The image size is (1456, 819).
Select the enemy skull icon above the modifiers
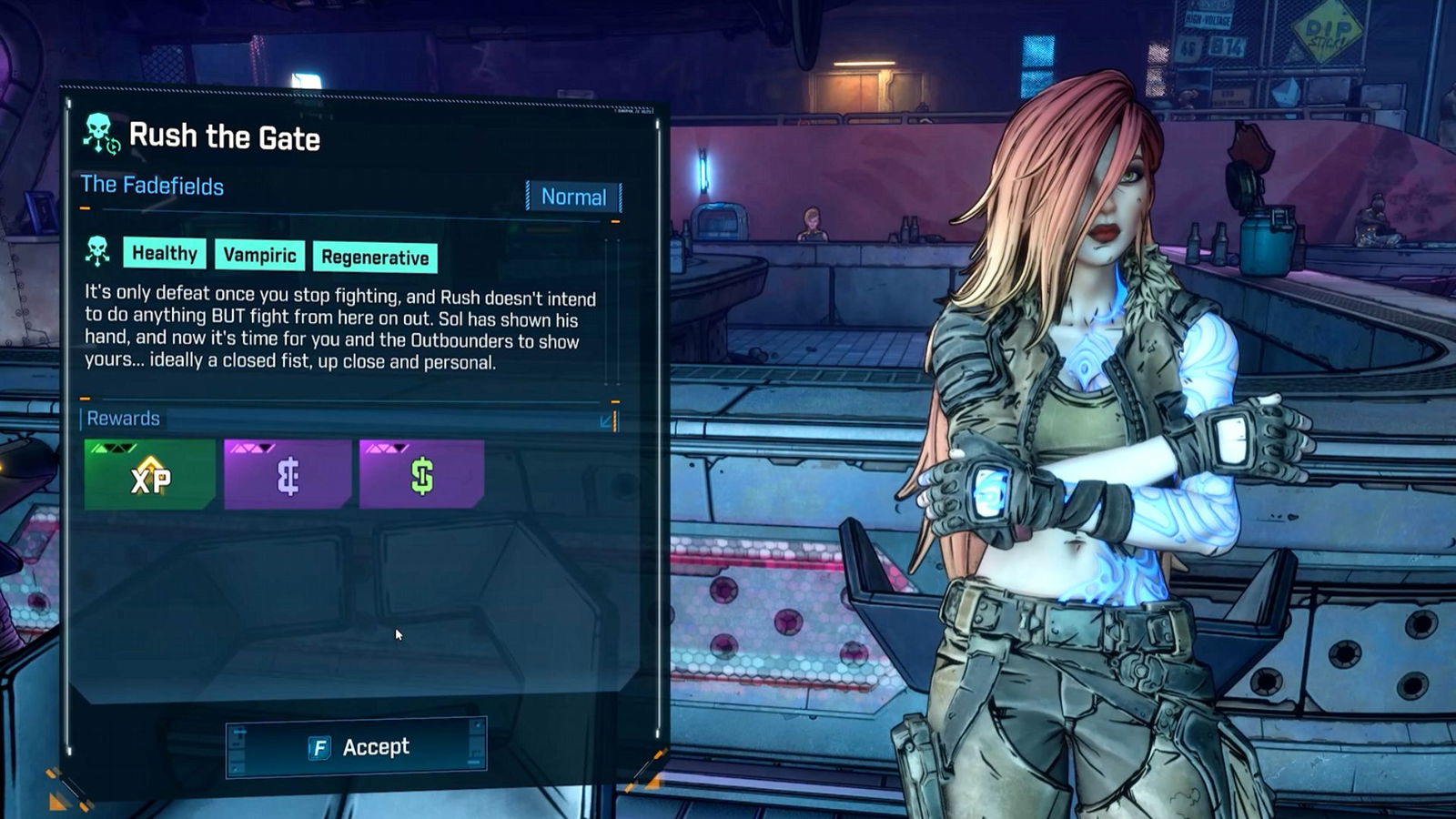point(96,250)
